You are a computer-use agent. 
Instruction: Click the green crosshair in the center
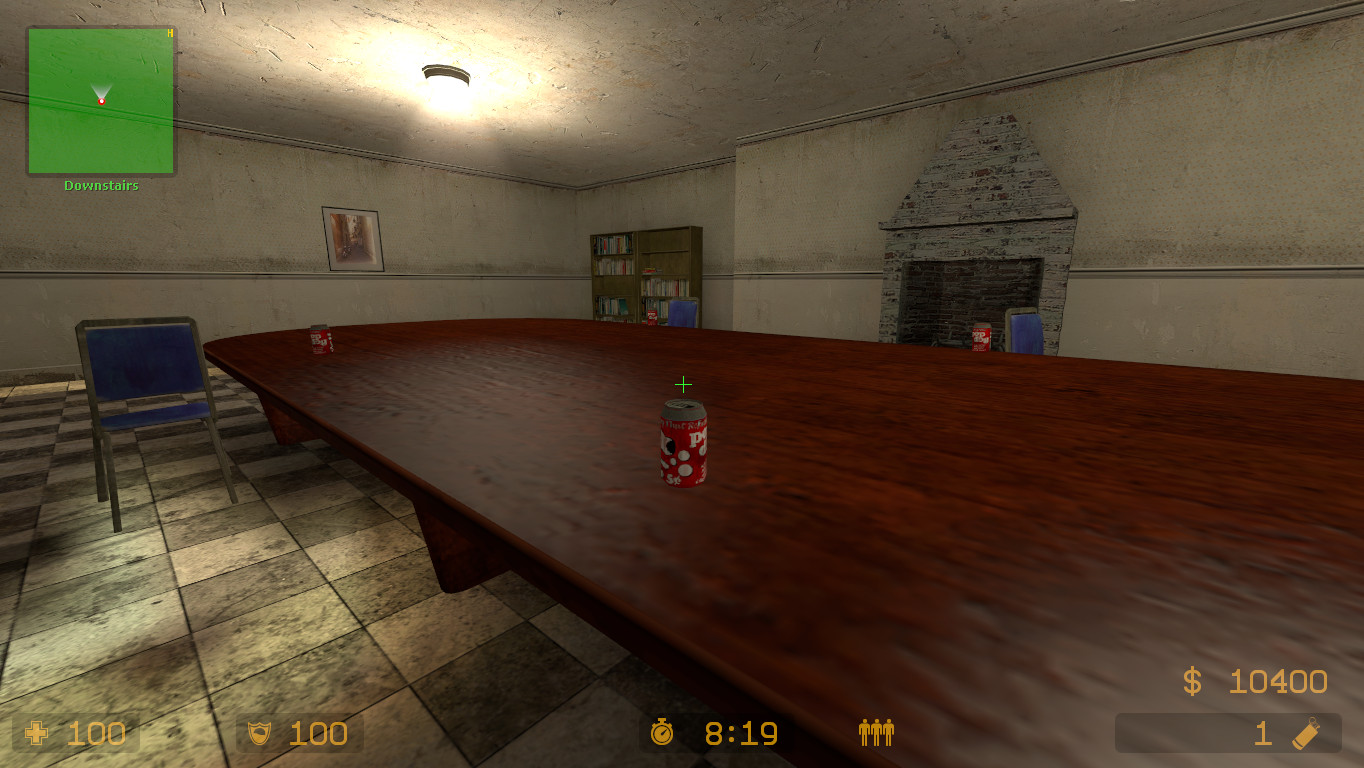[684, 383]
